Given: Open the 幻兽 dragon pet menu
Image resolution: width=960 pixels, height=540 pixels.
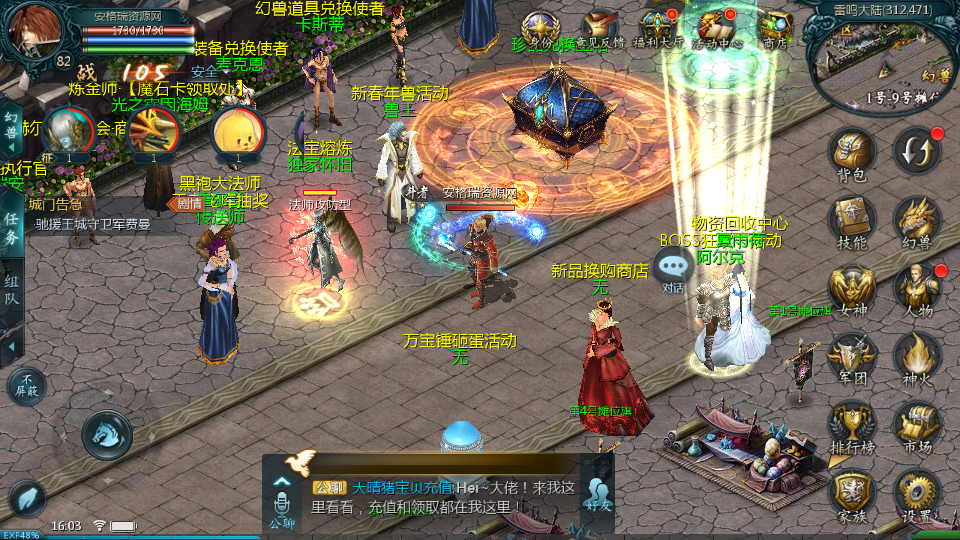Looking at the screenshot, I should pyautogui.click(x=916, y=220).
